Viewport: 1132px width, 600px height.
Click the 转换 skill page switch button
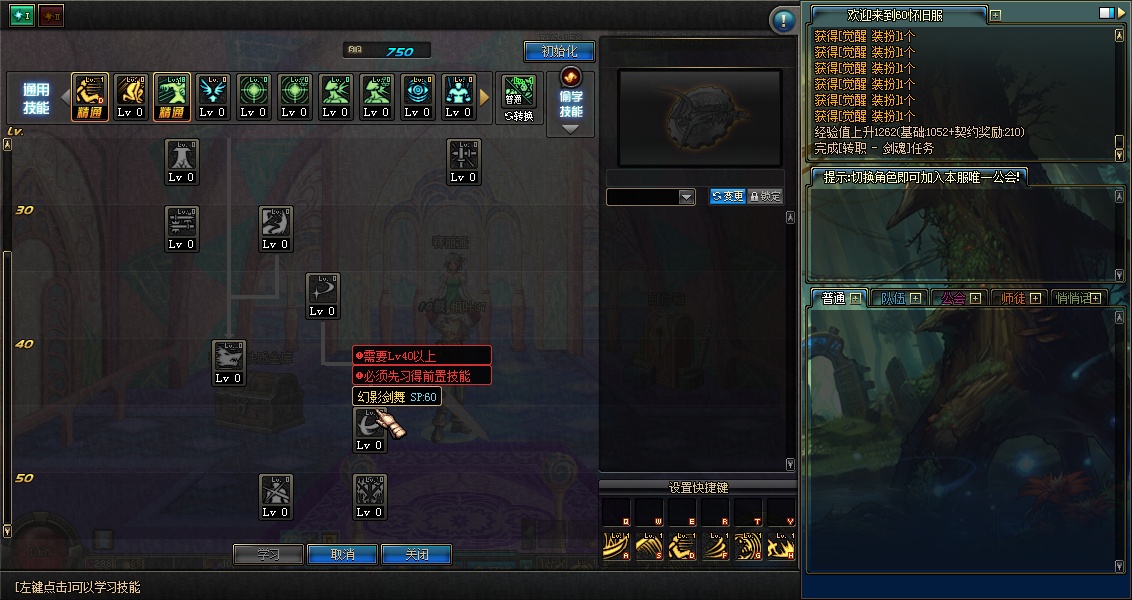517,99
